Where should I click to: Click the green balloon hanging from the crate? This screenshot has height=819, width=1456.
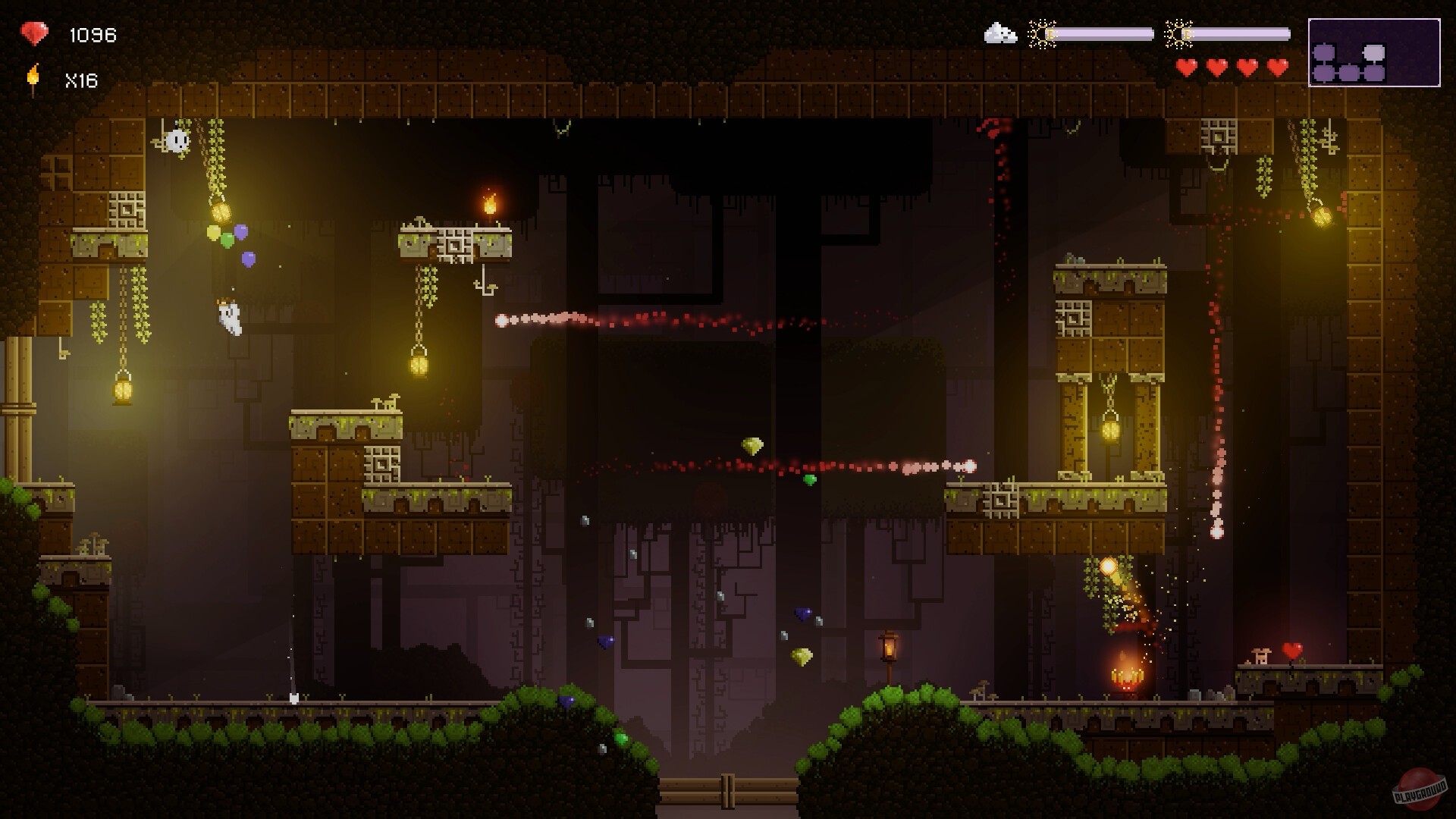tap(227, 240)
